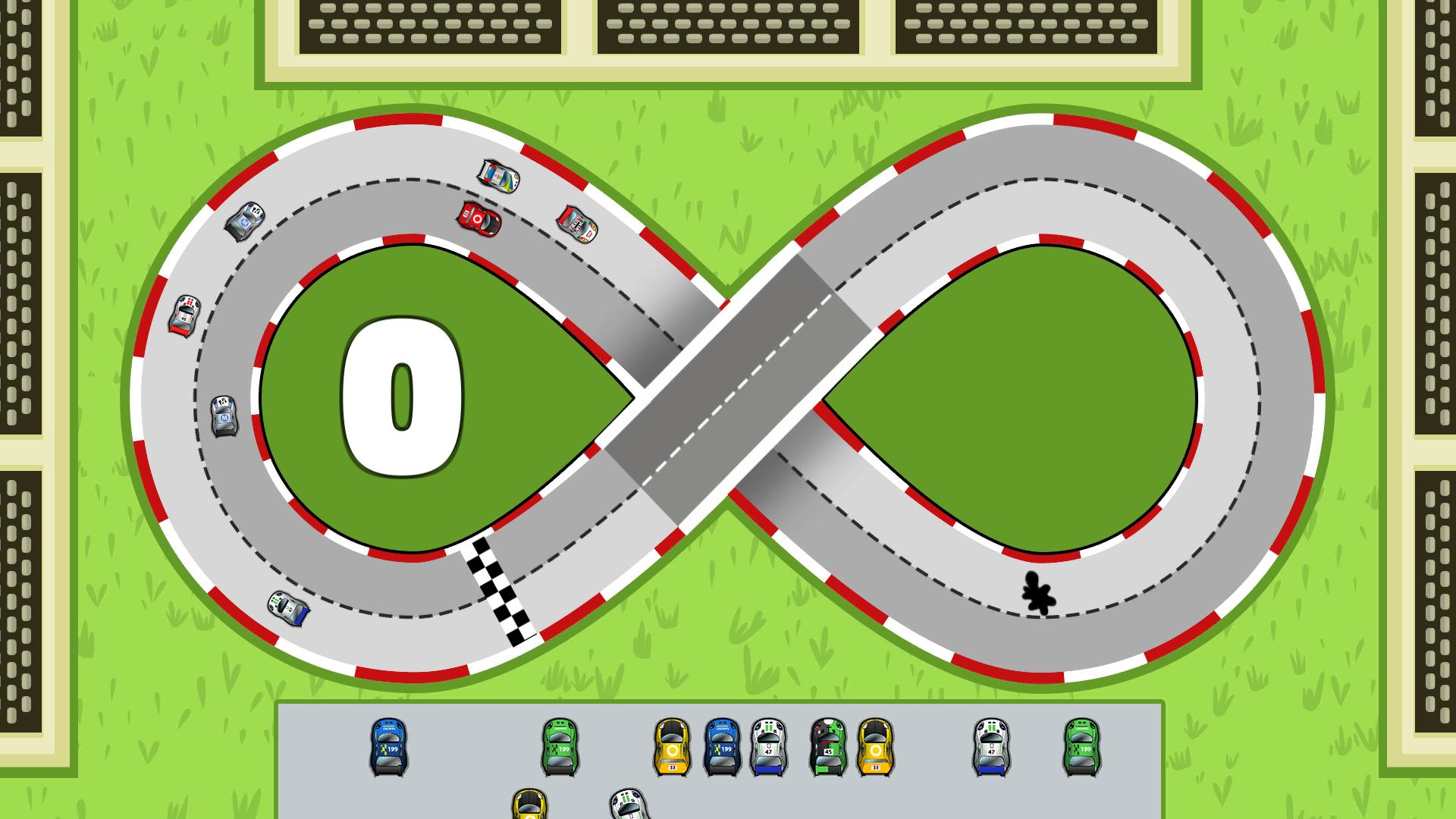
Task: Select the red car with the O logo
Action: pos(478,220)
